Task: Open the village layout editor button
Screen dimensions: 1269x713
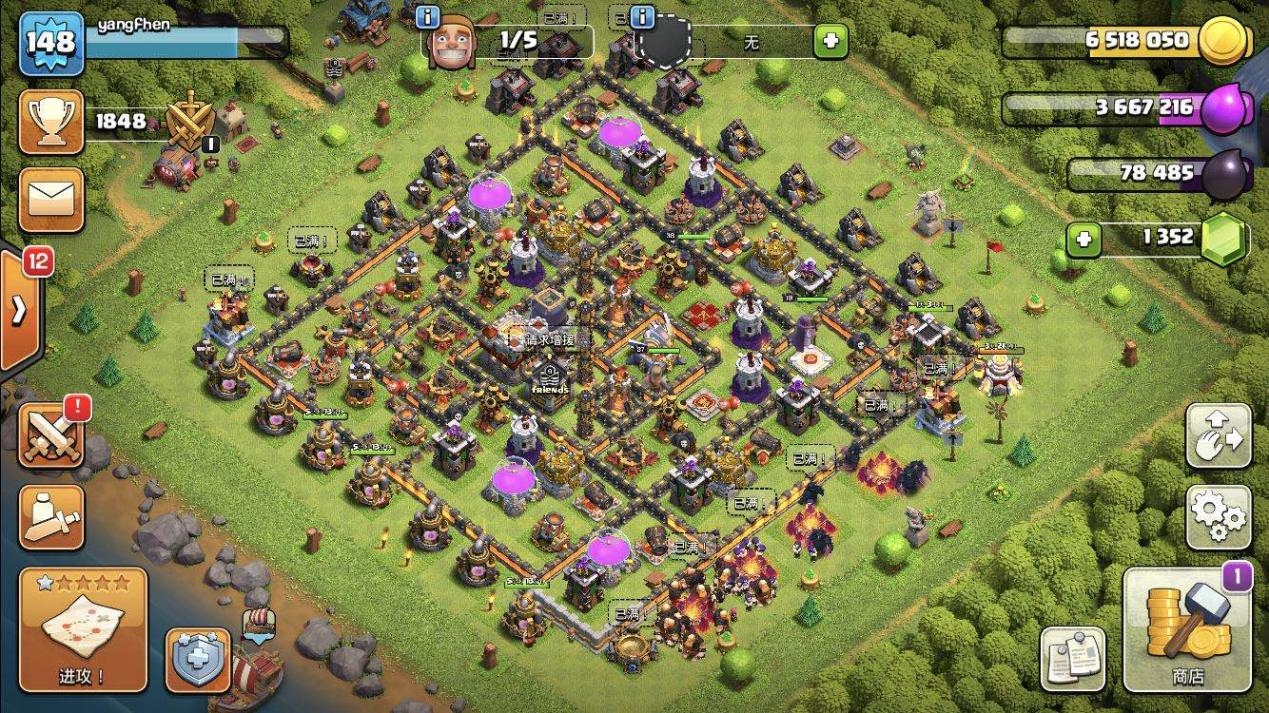Action: [x=1219, y=436]
